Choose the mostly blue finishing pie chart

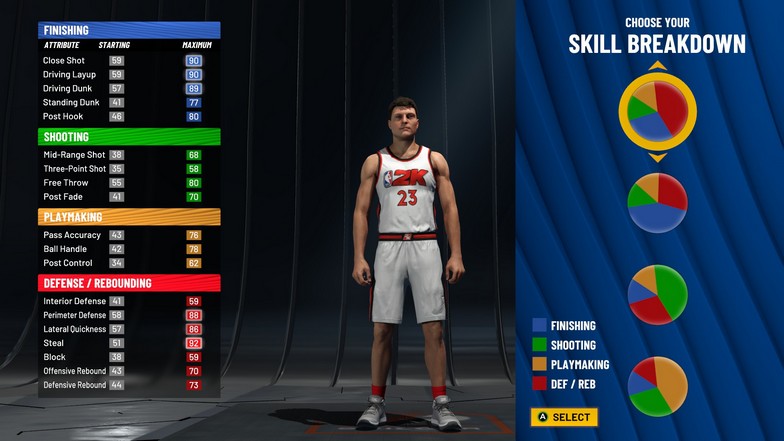click(657, 203)
